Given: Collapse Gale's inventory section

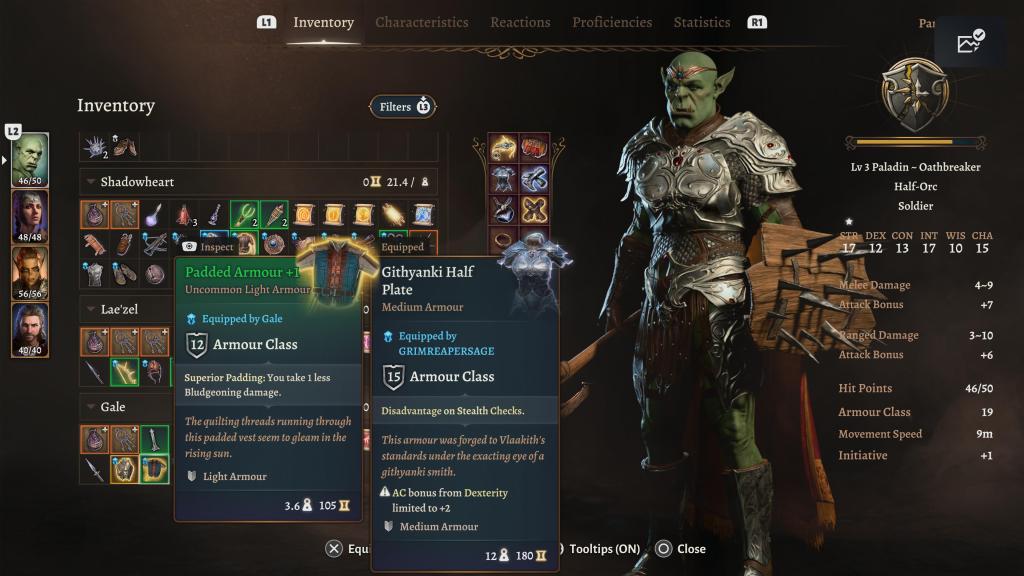Looking at the screenshot, I should 91,407.
